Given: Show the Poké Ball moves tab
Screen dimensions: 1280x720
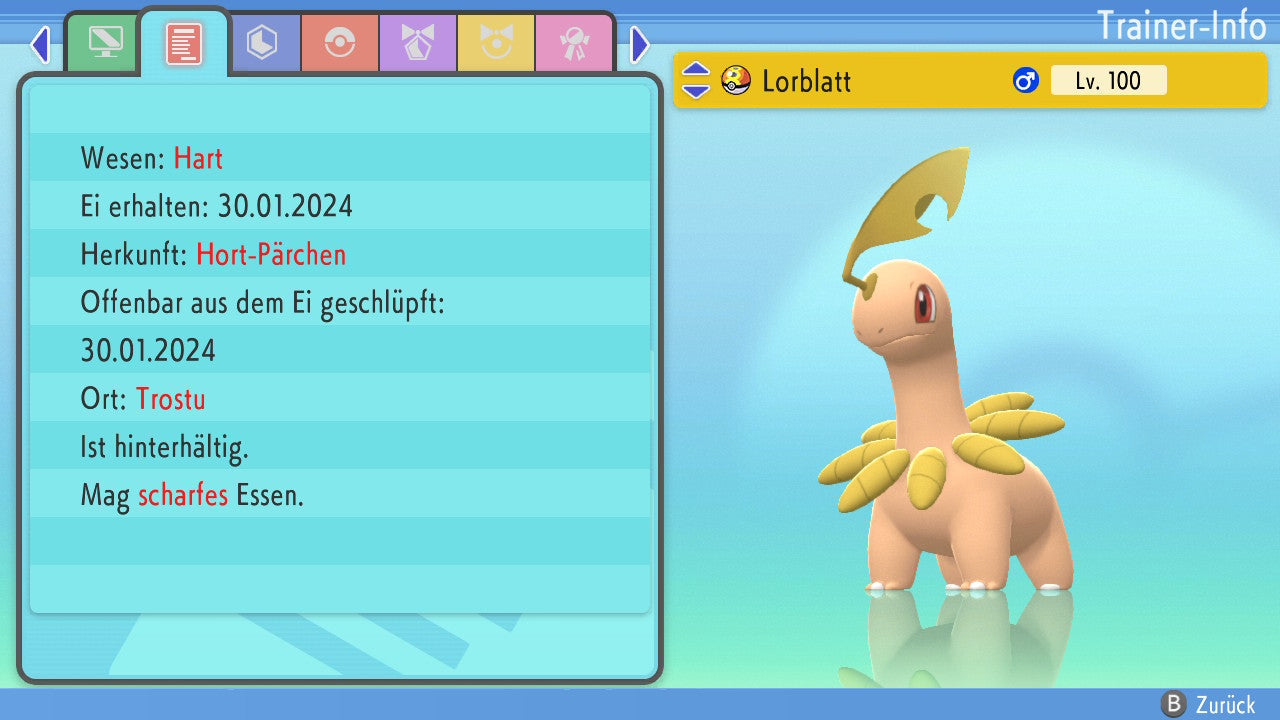Looking at the screenshot, I should (340, 43).
